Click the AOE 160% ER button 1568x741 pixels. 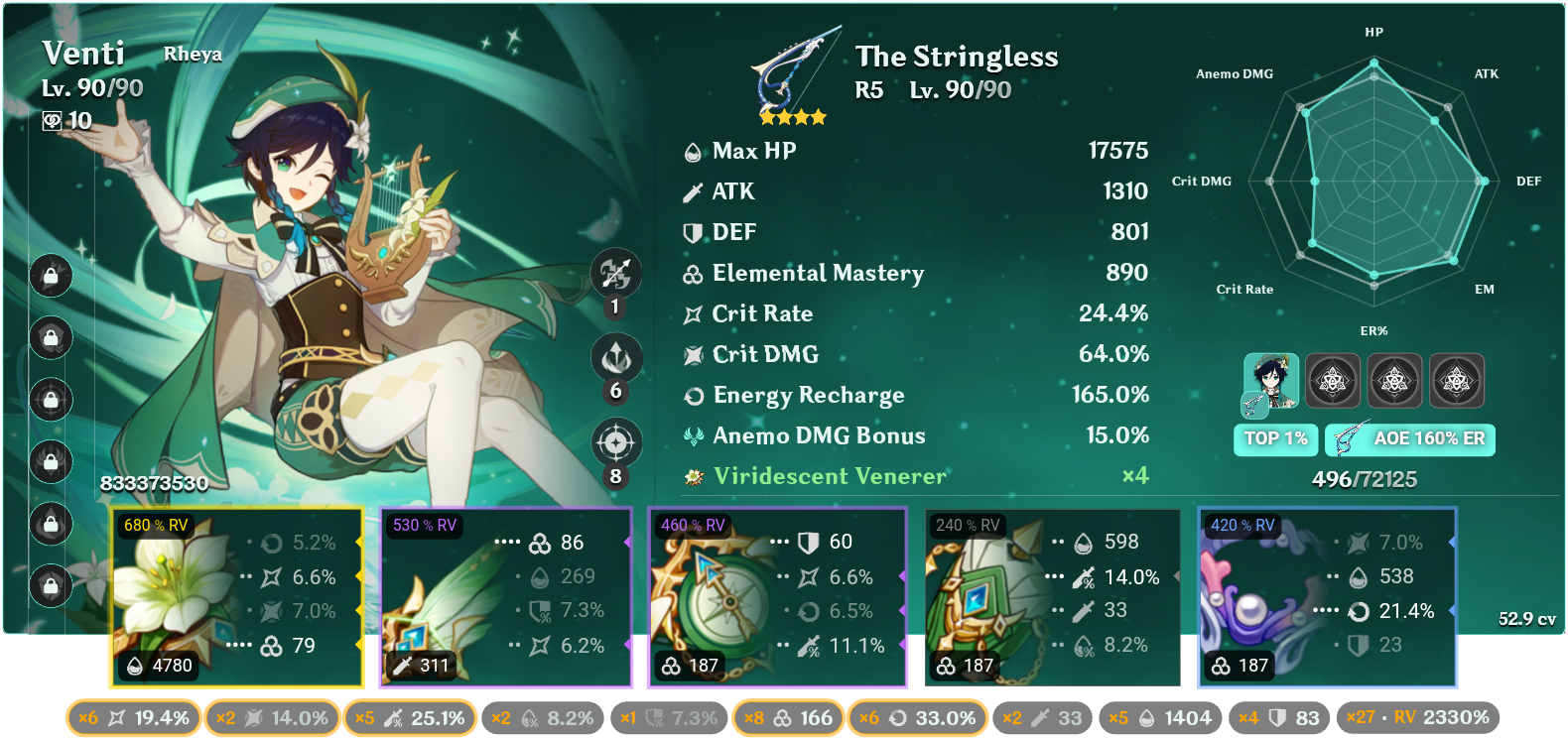(1409, 439)
